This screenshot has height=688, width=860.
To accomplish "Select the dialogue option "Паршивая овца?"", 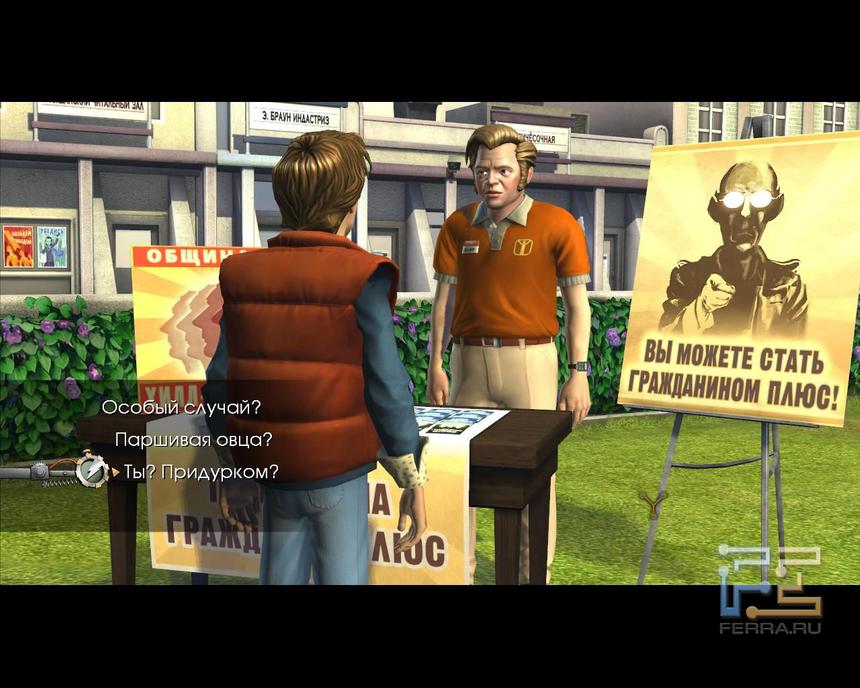I will tap(193, 440).
